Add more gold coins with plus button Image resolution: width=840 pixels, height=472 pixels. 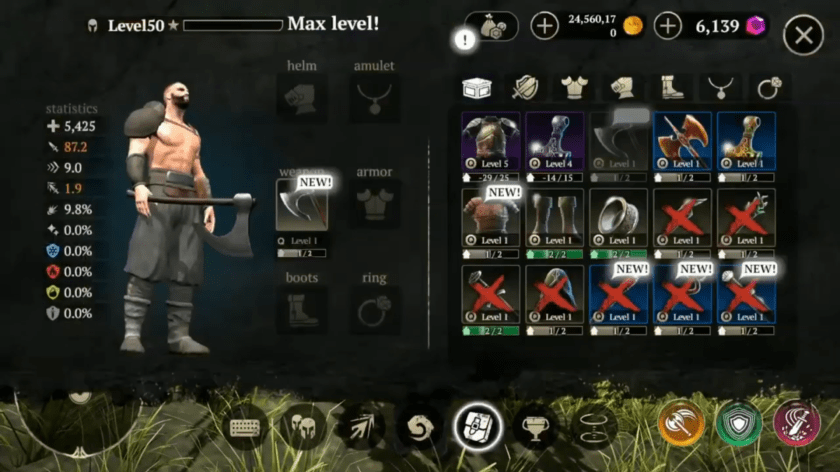tap(544, 26)
